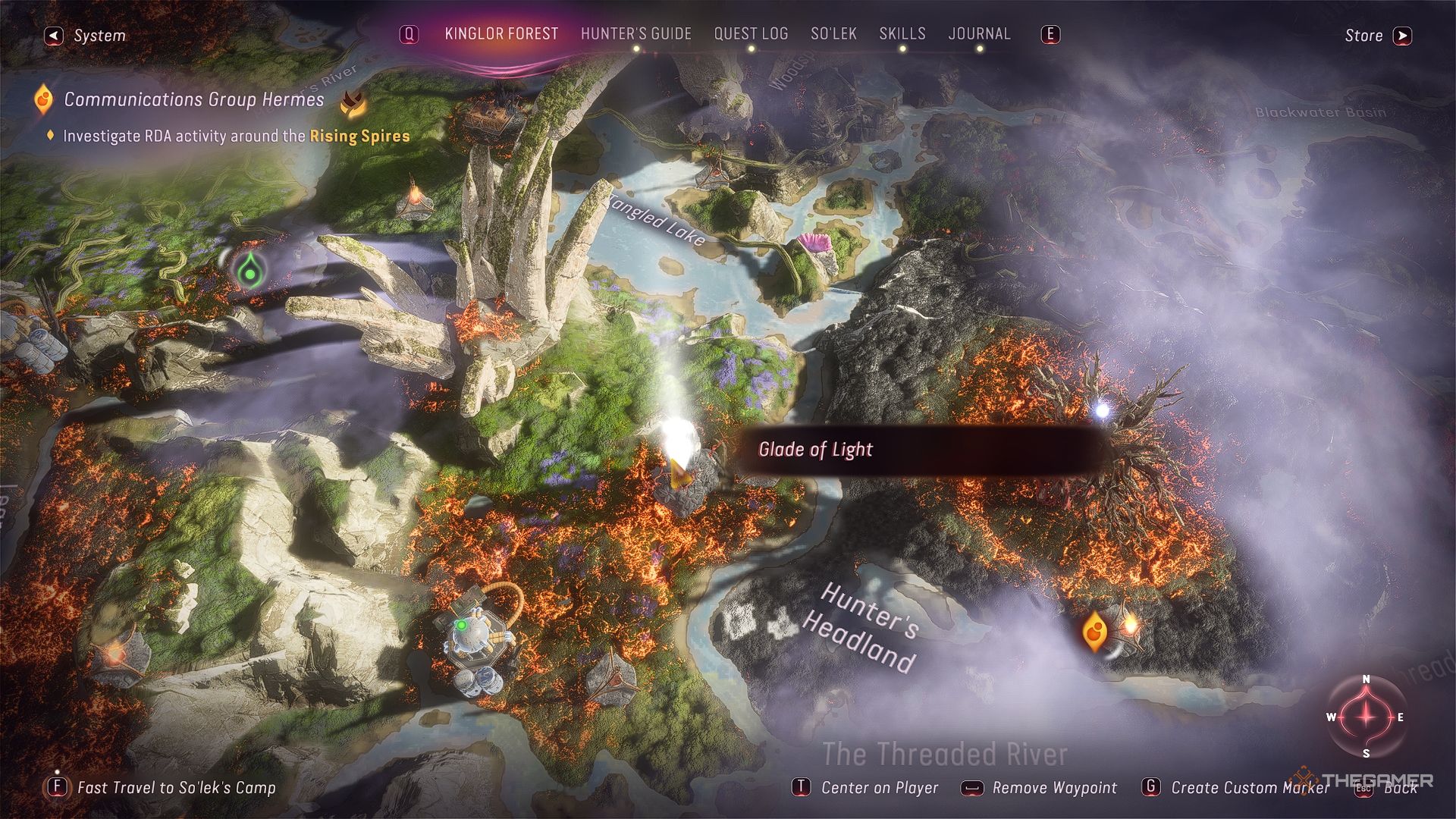Screen dimensions: 1456x819
Task: Switch to the So'lek tab
Action: 833,34
